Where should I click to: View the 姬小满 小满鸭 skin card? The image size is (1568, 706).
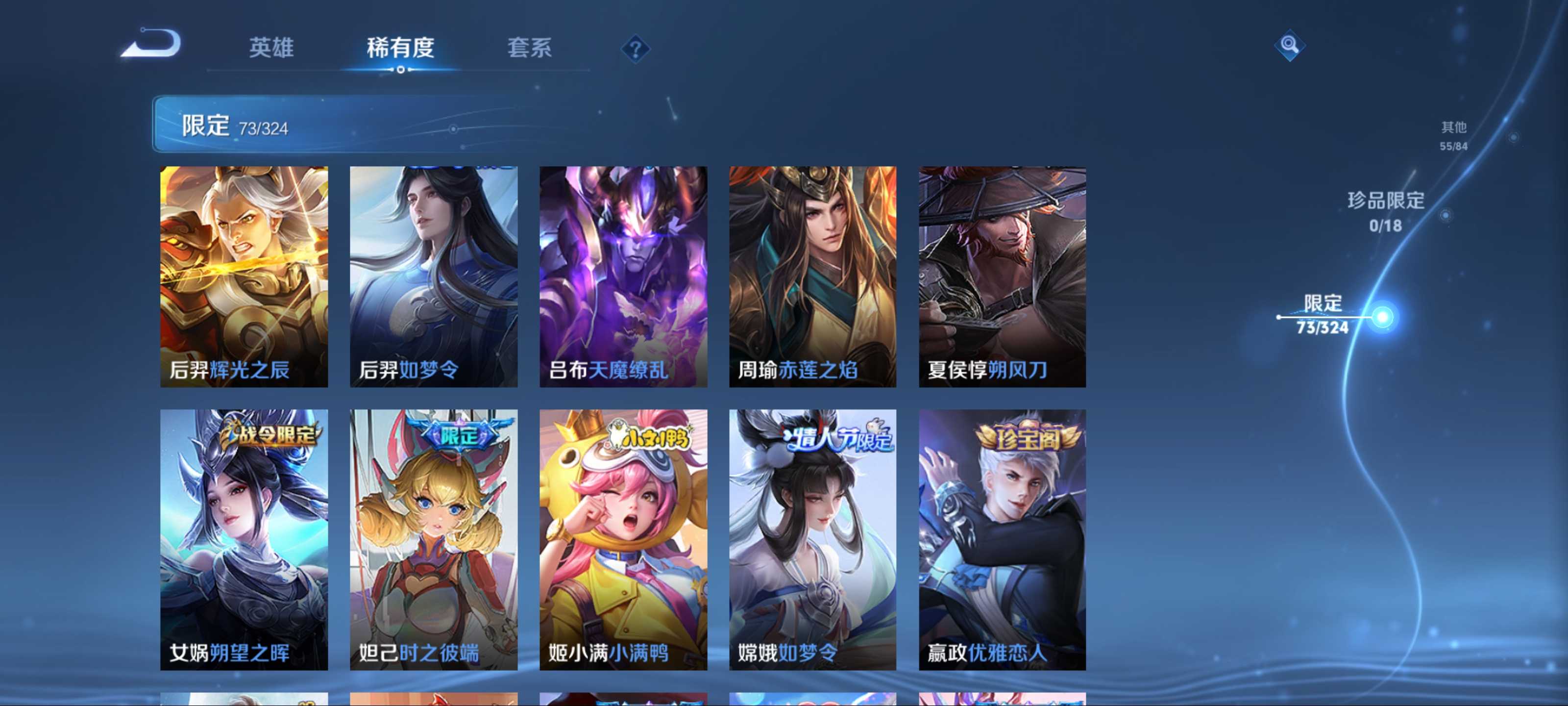click(623, 539)
